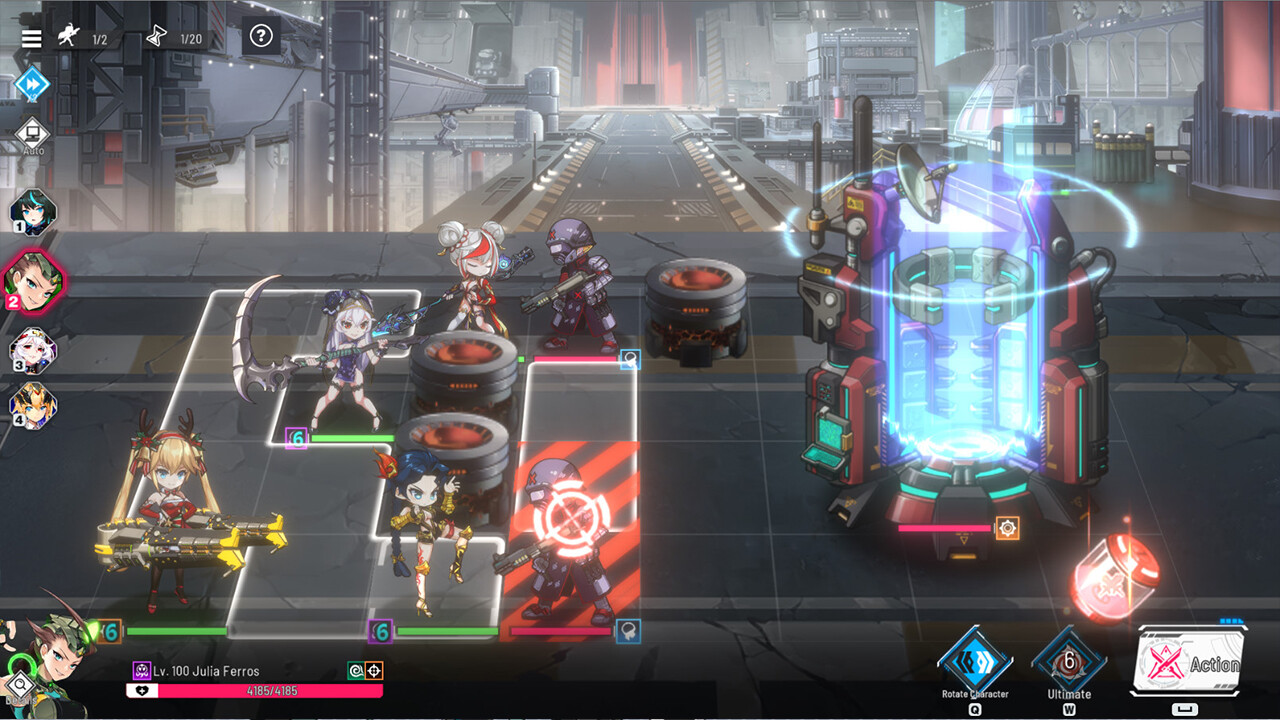This screenshot has height=720, width=1280.
Task: Click the purple energy counter showing 6
Action: [x=382, y=633]
